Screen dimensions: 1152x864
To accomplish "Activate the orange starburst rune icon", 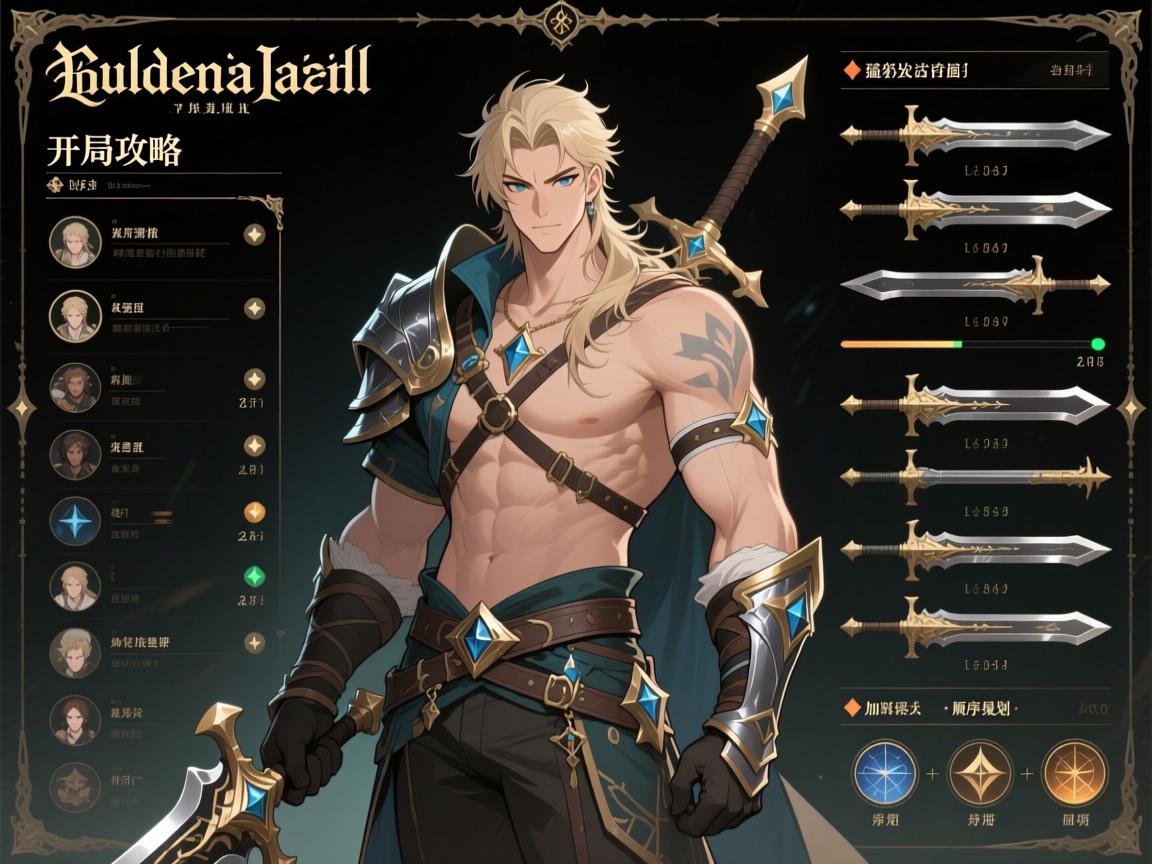I will coord(1075,772).
